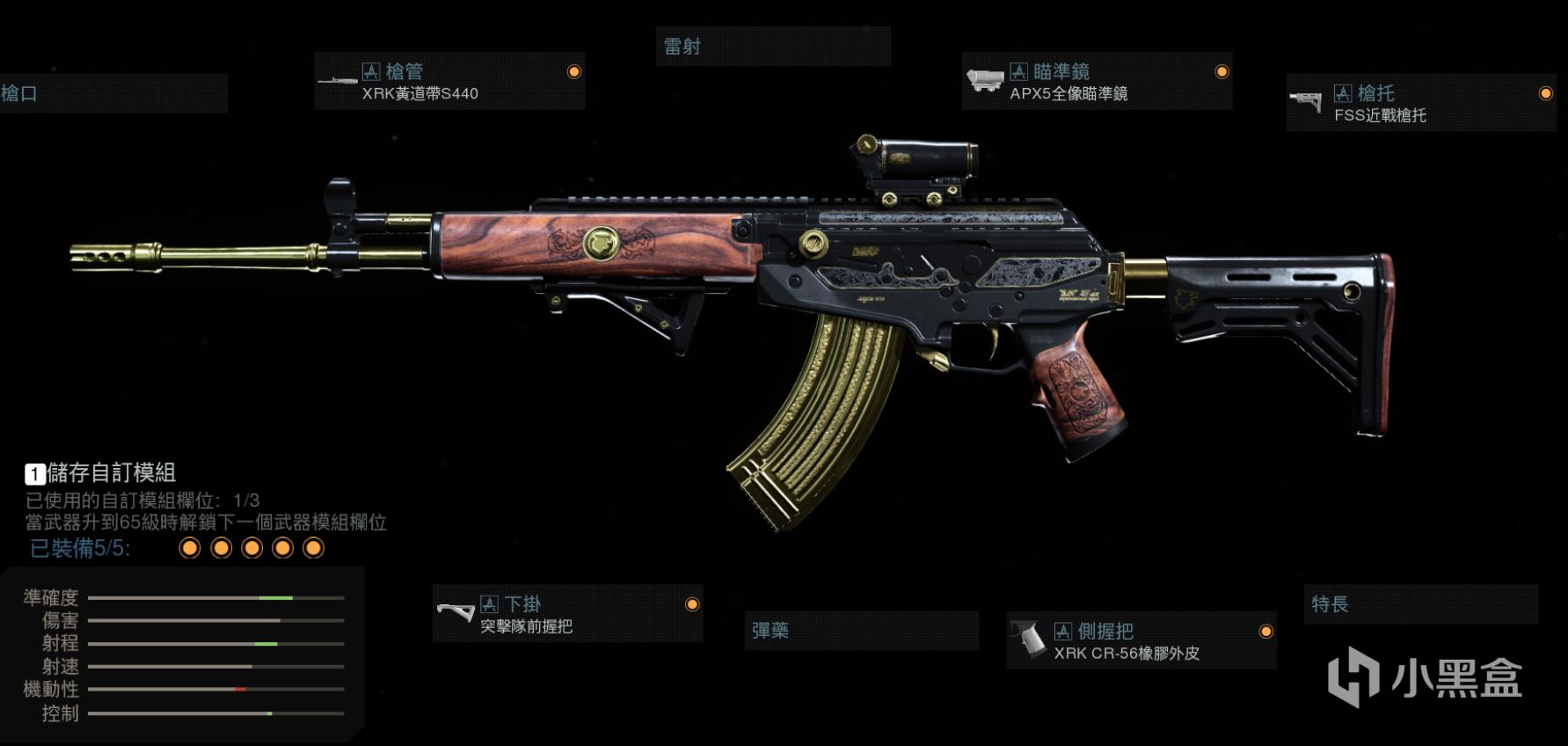Select the 側握把 rear grip slot
Viewport: 1568px width, 746px height.
1141,641
